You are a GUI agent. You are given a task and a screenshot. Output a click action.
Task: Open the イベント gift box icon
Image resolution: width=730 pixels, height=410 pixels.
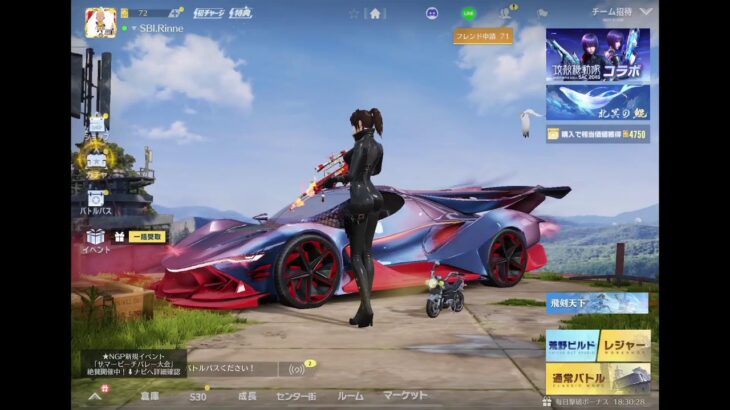pos(96,240)
